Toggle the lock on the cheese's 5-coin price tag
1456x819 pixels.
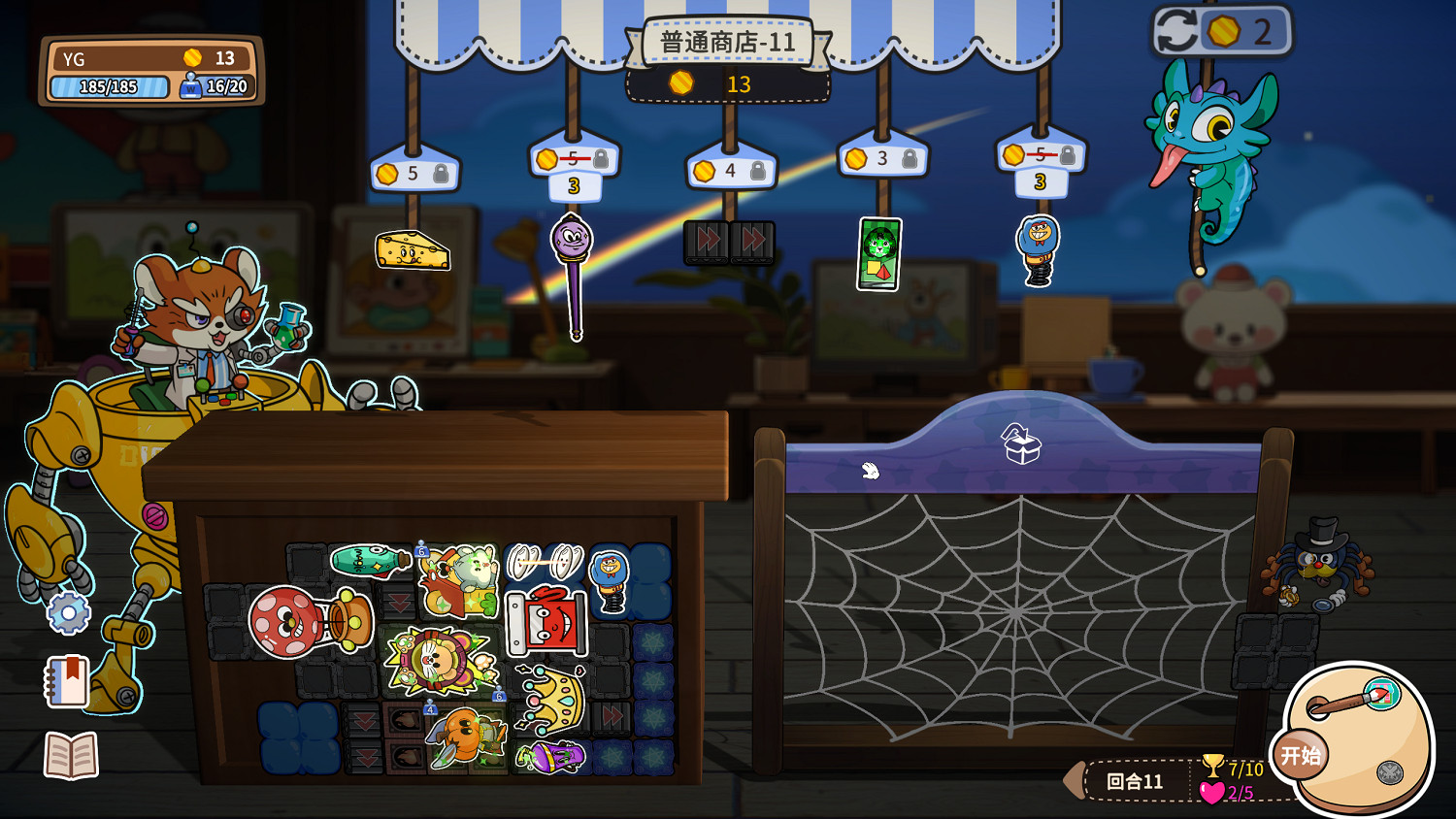[x=442, y=172]
